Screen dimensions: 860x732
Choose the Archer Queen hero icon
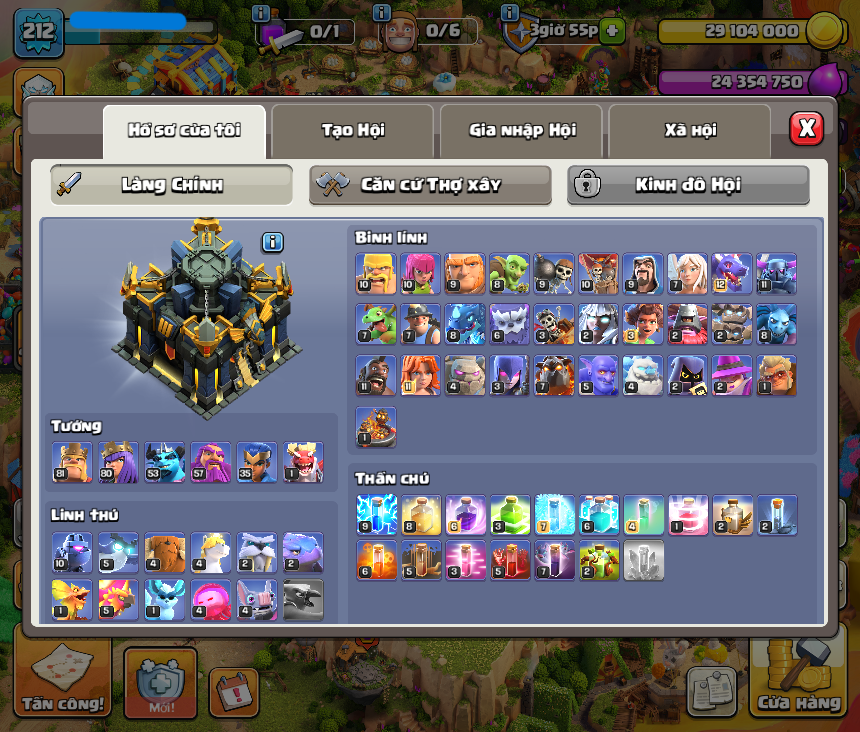click(118, 462)
